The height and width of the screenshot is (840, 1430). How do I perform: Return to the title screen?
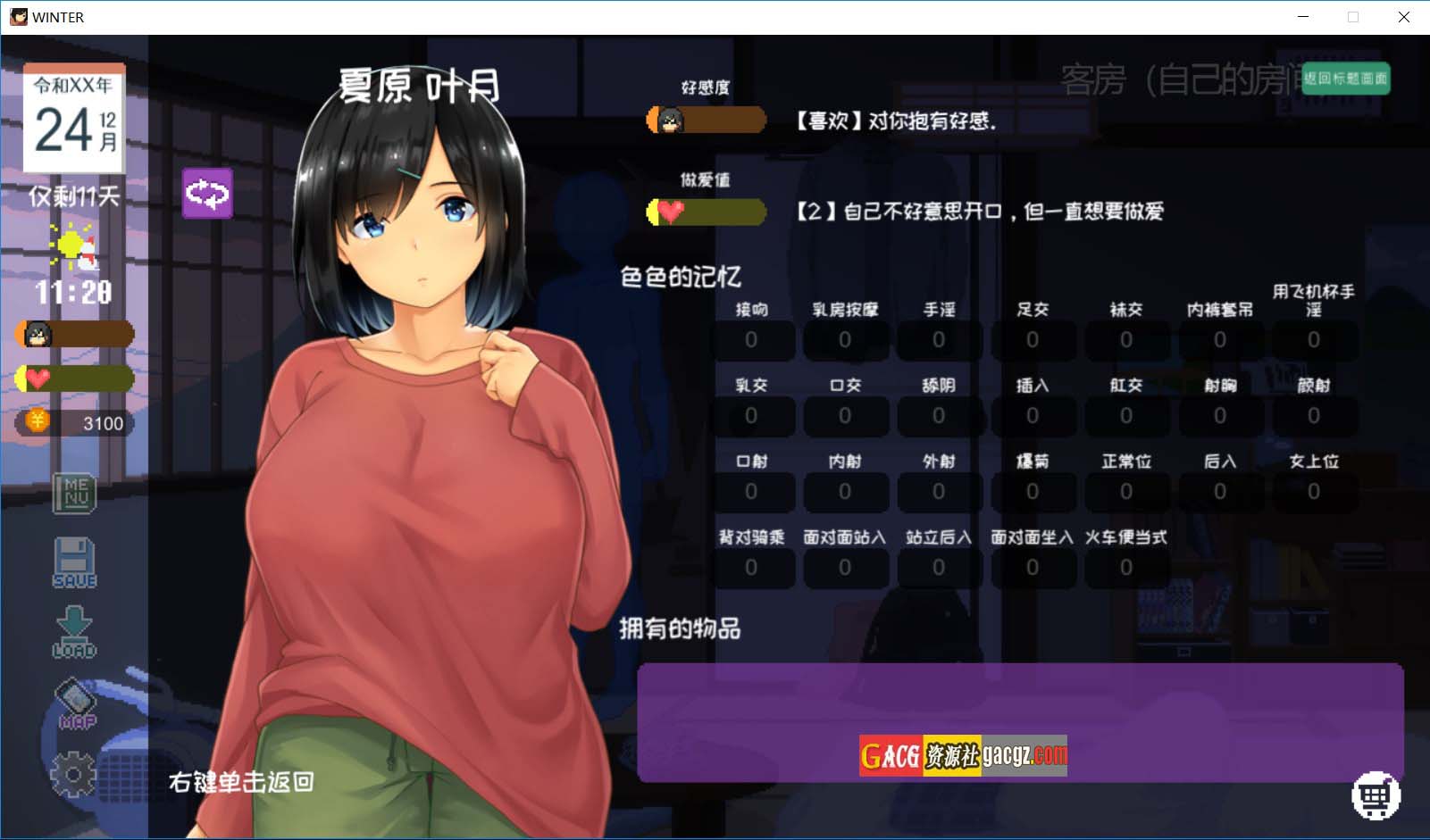[x=1345, y=79]
